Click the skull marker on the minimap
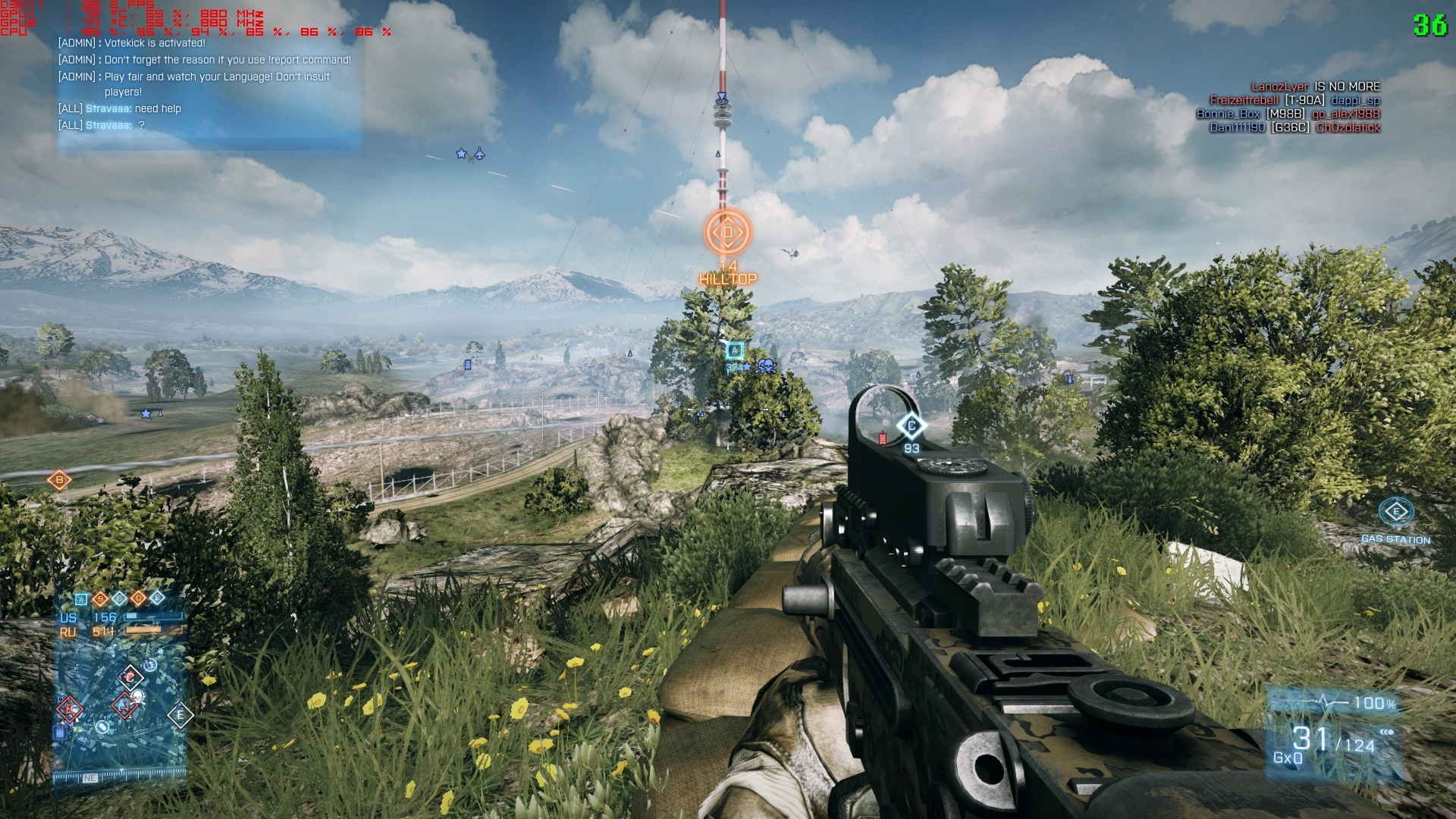 [x=137, y=695]
